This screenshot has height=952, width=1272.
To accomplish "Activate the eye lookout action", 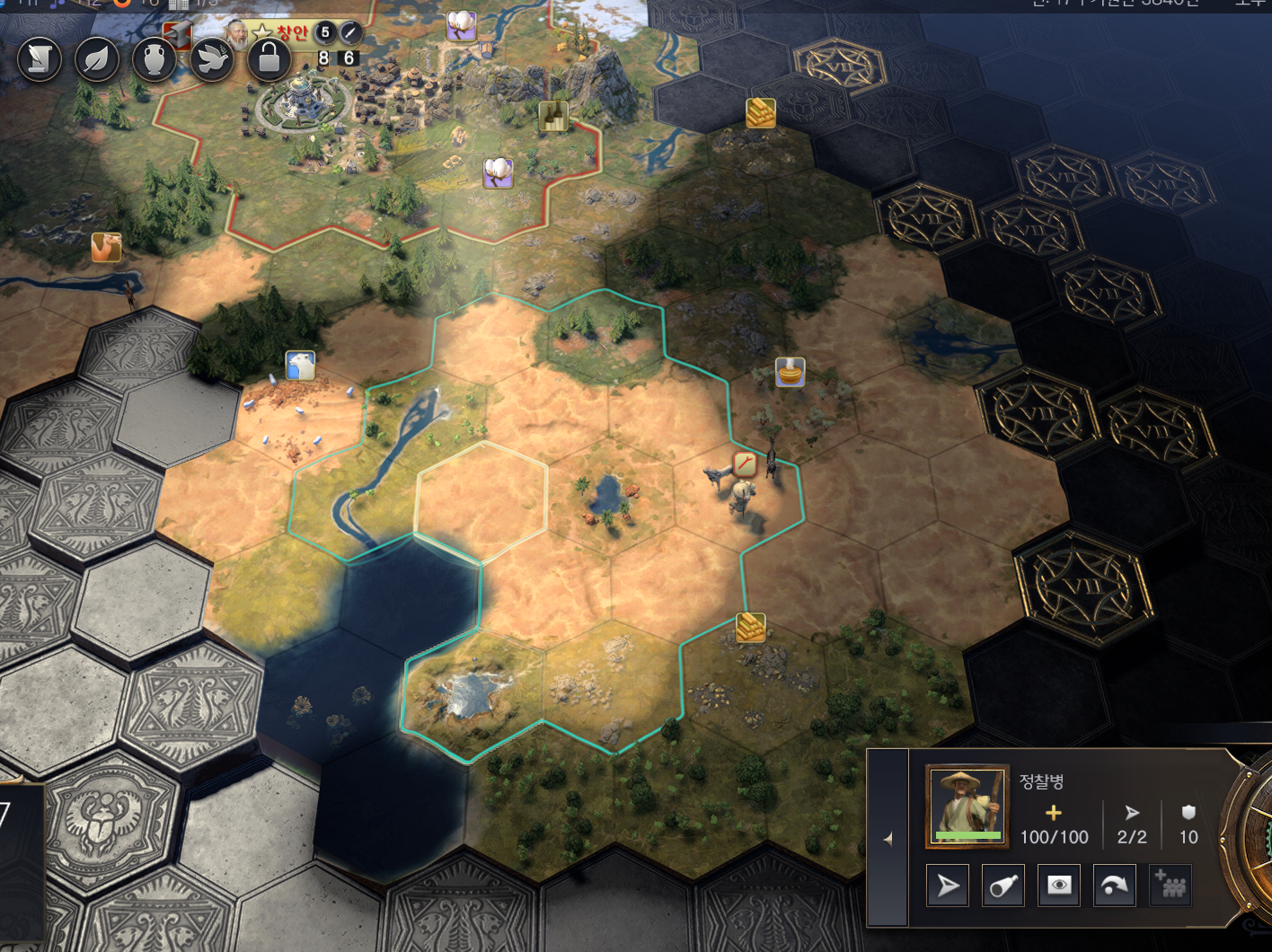I will 1059,886.
